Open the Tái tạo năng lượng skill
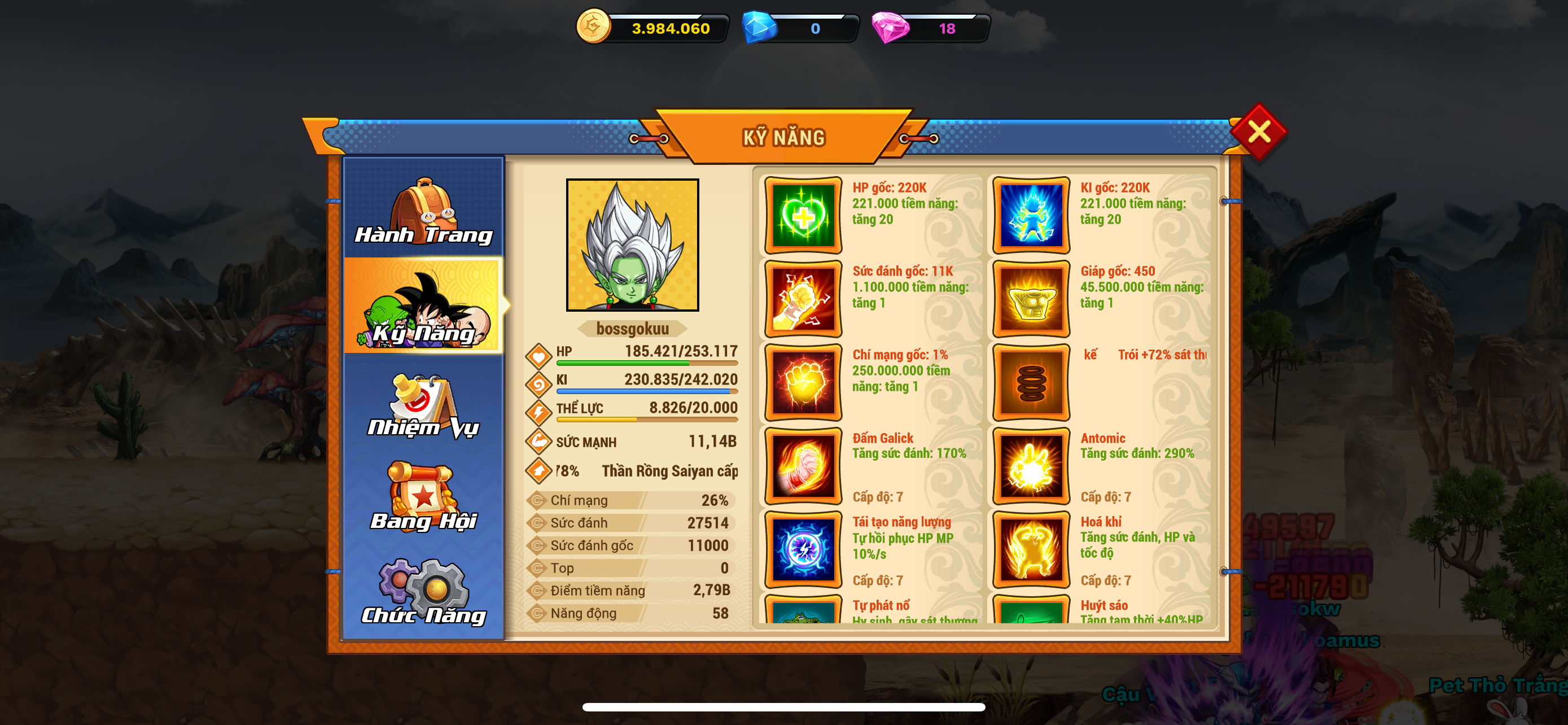 click(x=803, y=550)
